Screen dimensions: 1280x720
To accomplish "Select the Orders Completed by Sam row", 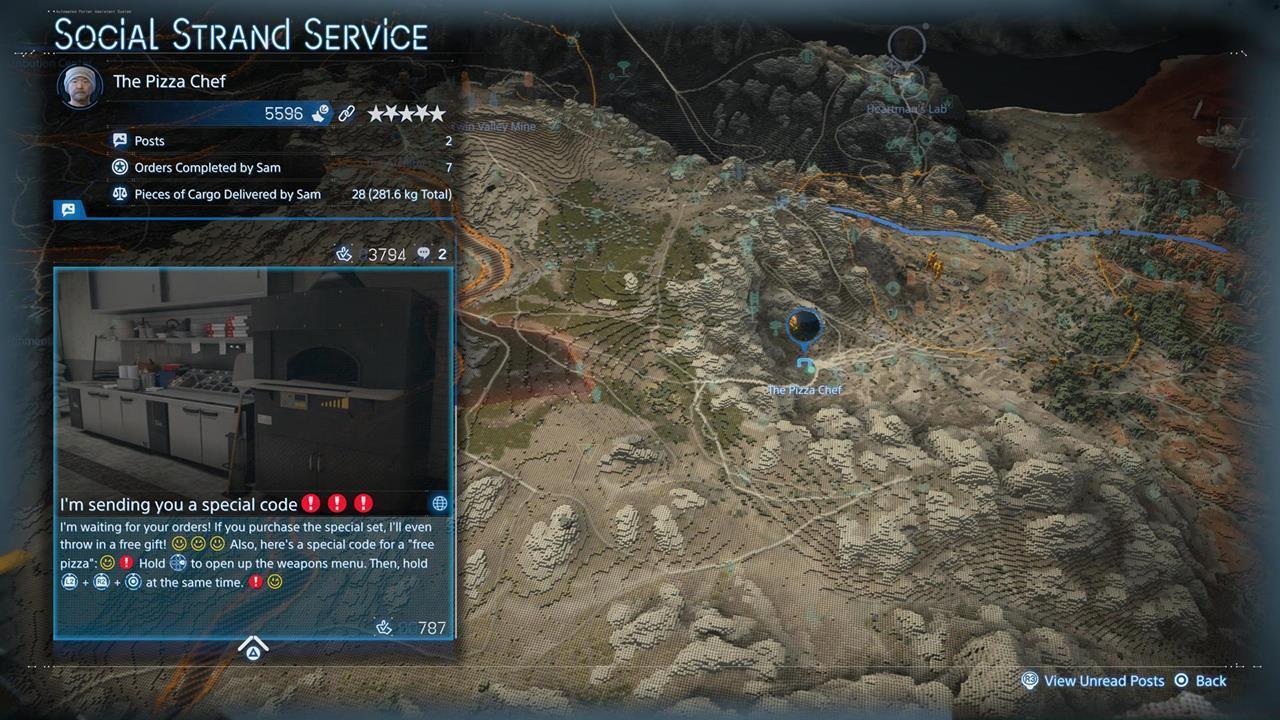I will tap(282, 167).
